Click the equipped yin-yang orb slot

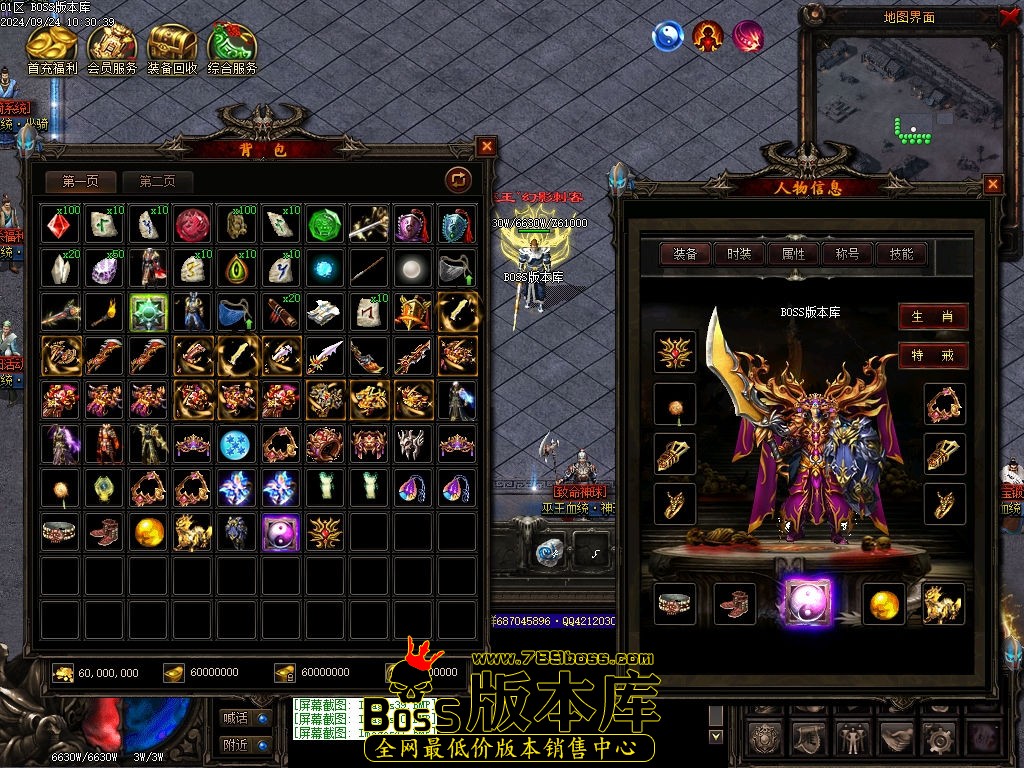808,603
